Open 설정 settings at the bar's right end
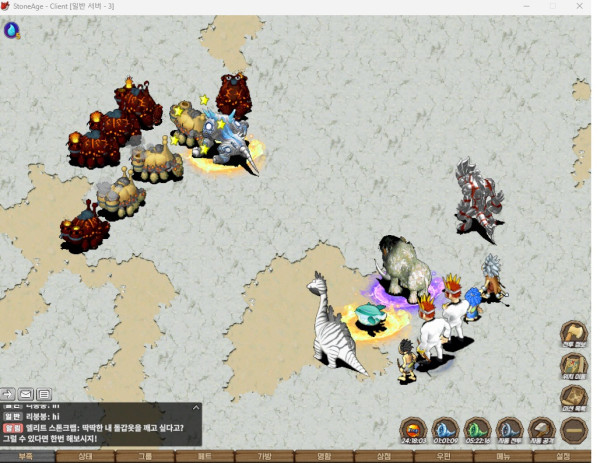 (563, 456)
